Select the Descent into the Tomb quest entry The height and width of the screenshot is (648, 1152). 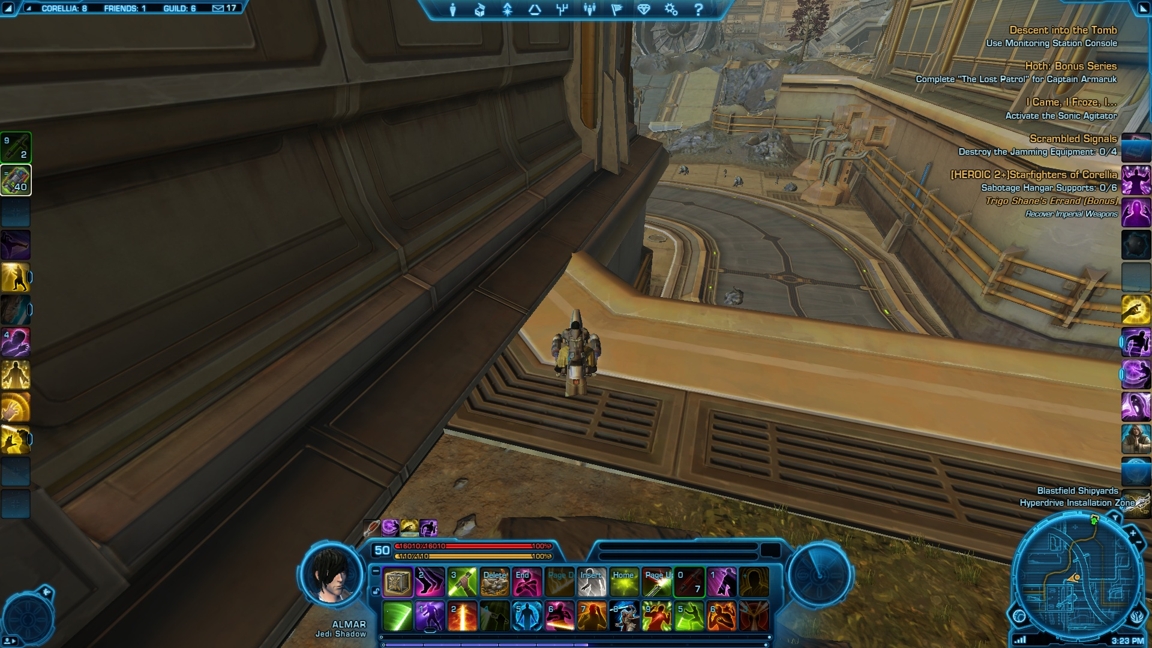[1062, 31]
